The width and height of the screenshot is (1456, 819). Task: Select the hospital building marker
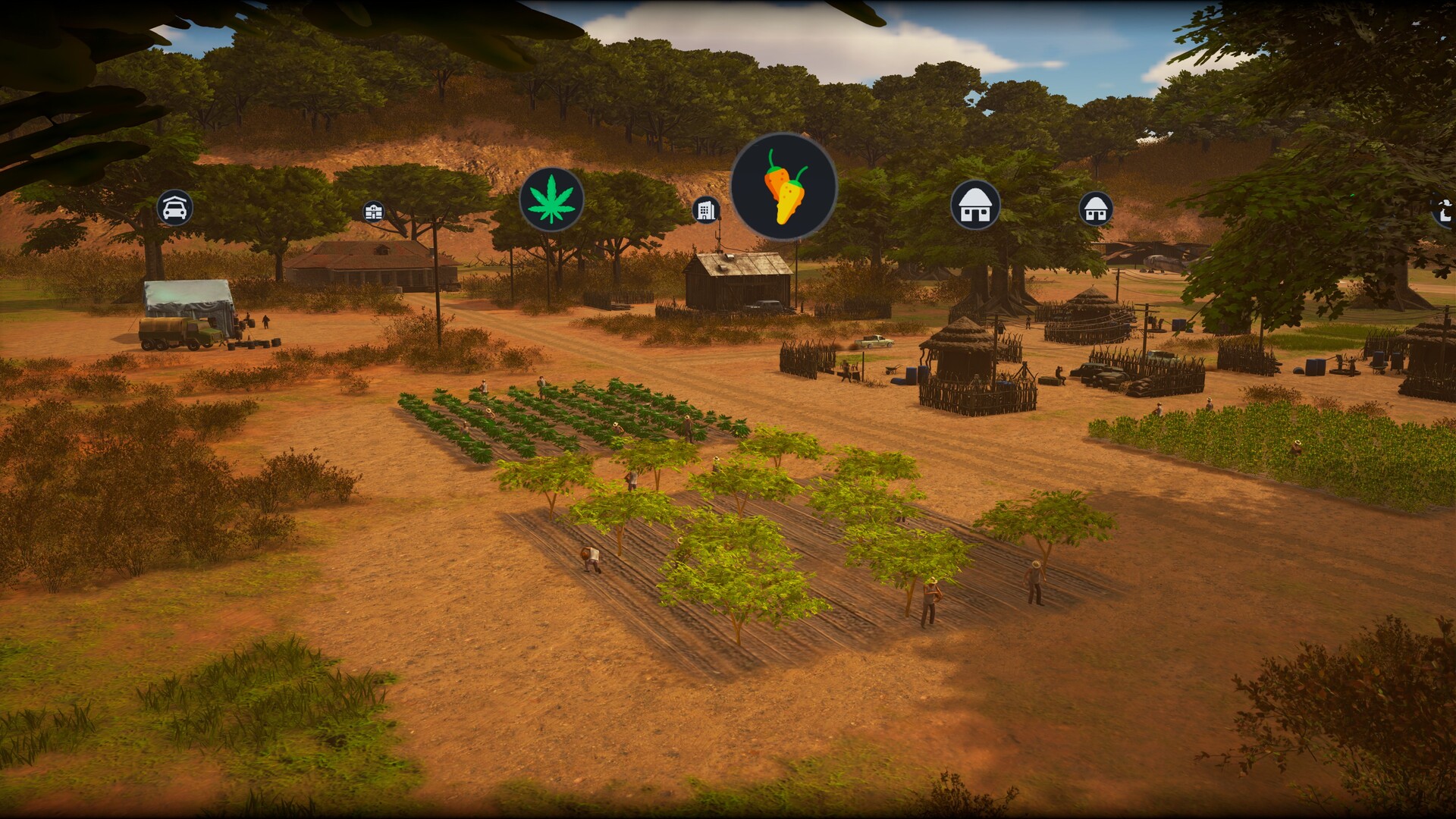(x=373, y=211)
